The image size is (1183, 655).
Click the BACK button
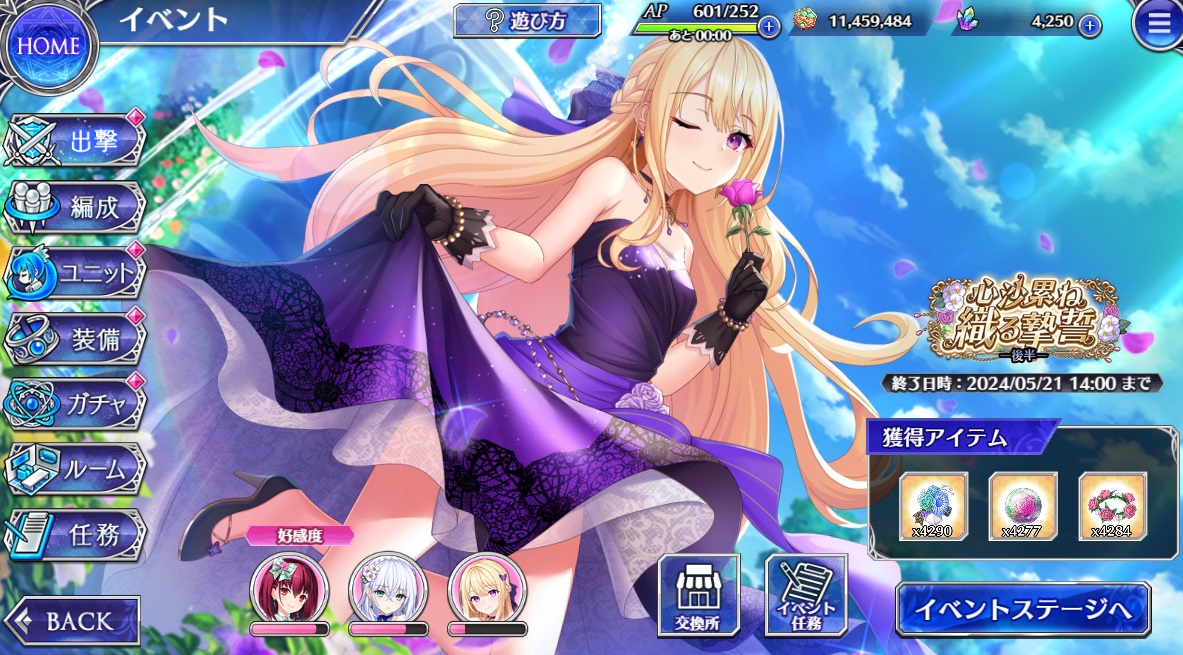point(72,620)
